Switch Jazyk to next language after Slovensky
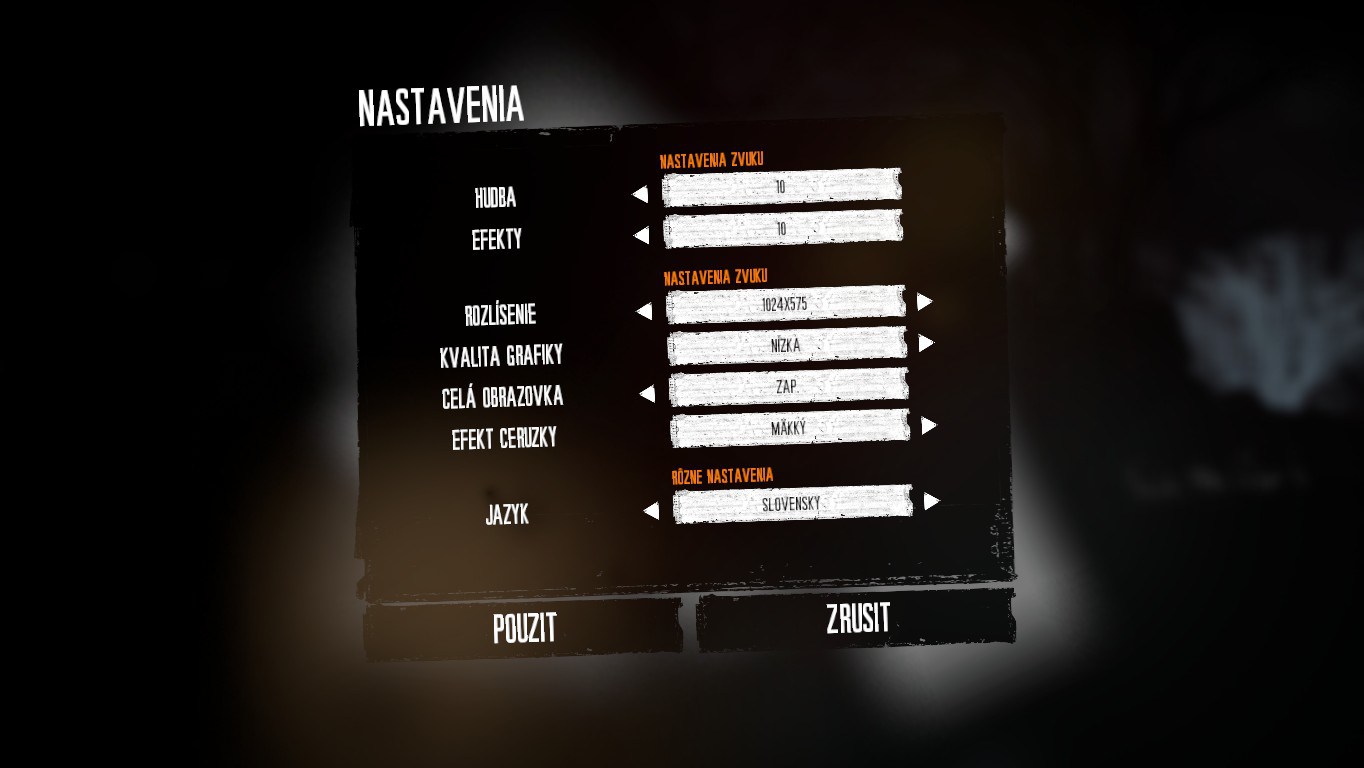The width and height of the screenshot is (1364, 768). 932,501
